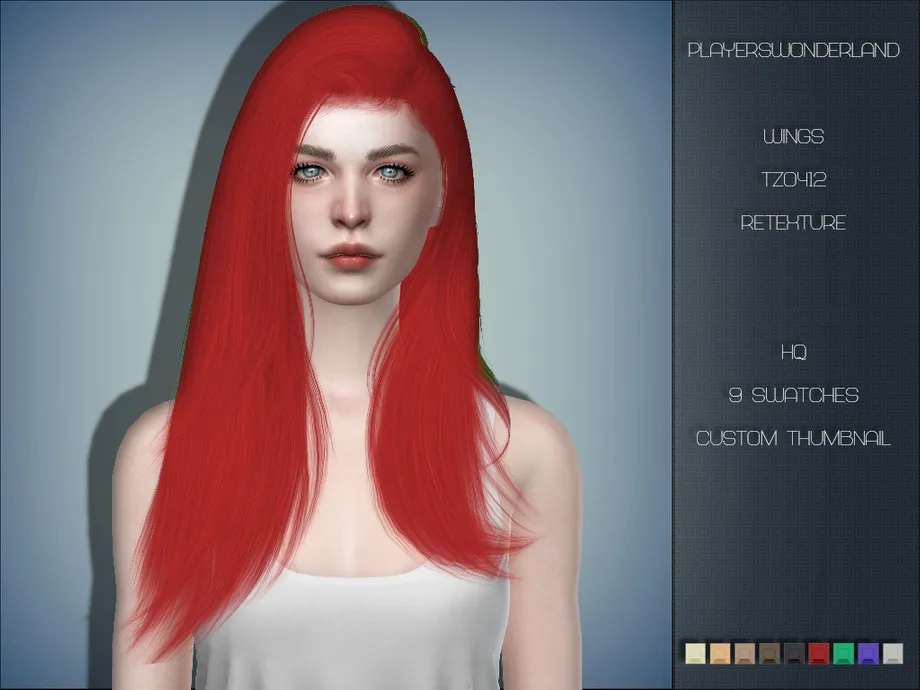This screenshot has width=920, height=690.
Task: Pick the green hair swatch
Action: [x=843, y=654]
